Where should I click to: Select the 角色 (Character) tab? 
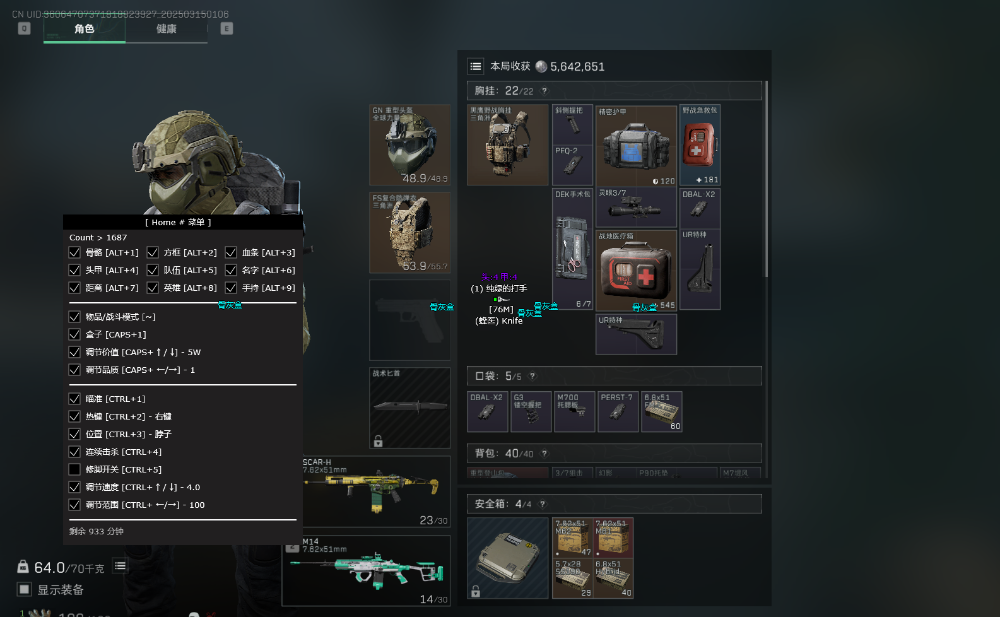coord(84,29)
